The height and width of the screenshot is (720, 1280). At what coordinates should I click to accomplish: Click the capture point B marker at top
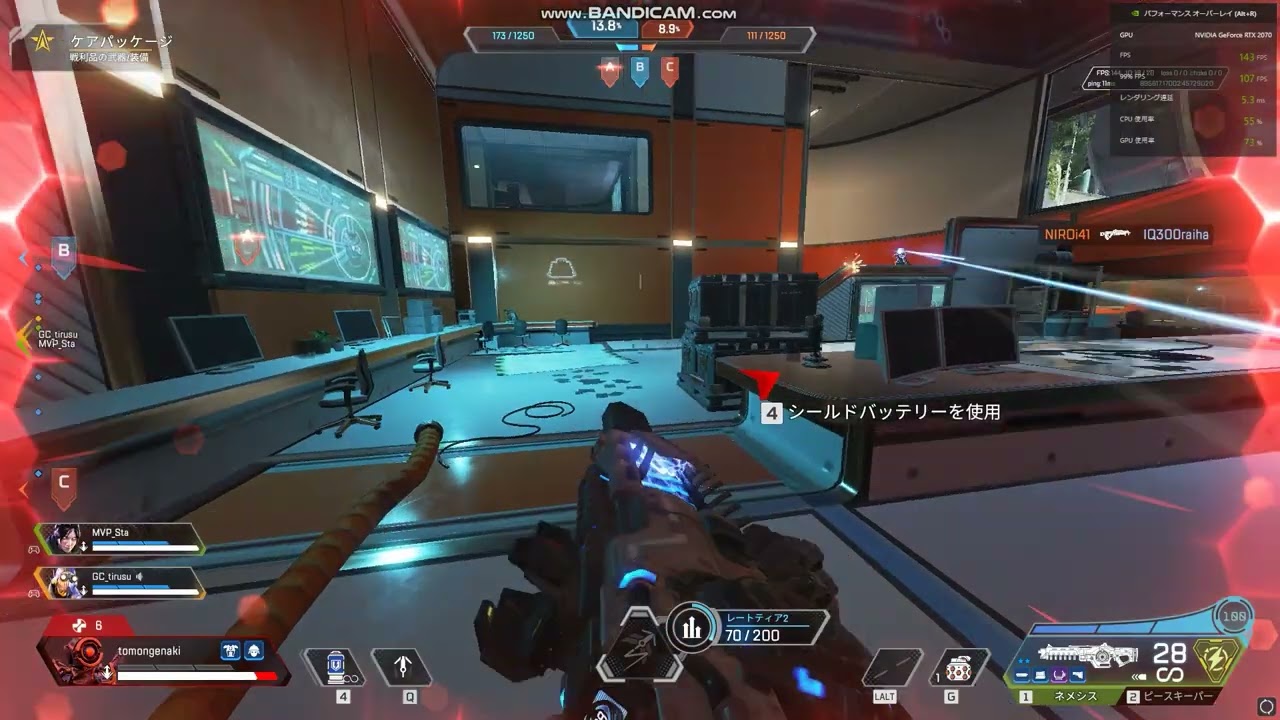click(640, 70)
